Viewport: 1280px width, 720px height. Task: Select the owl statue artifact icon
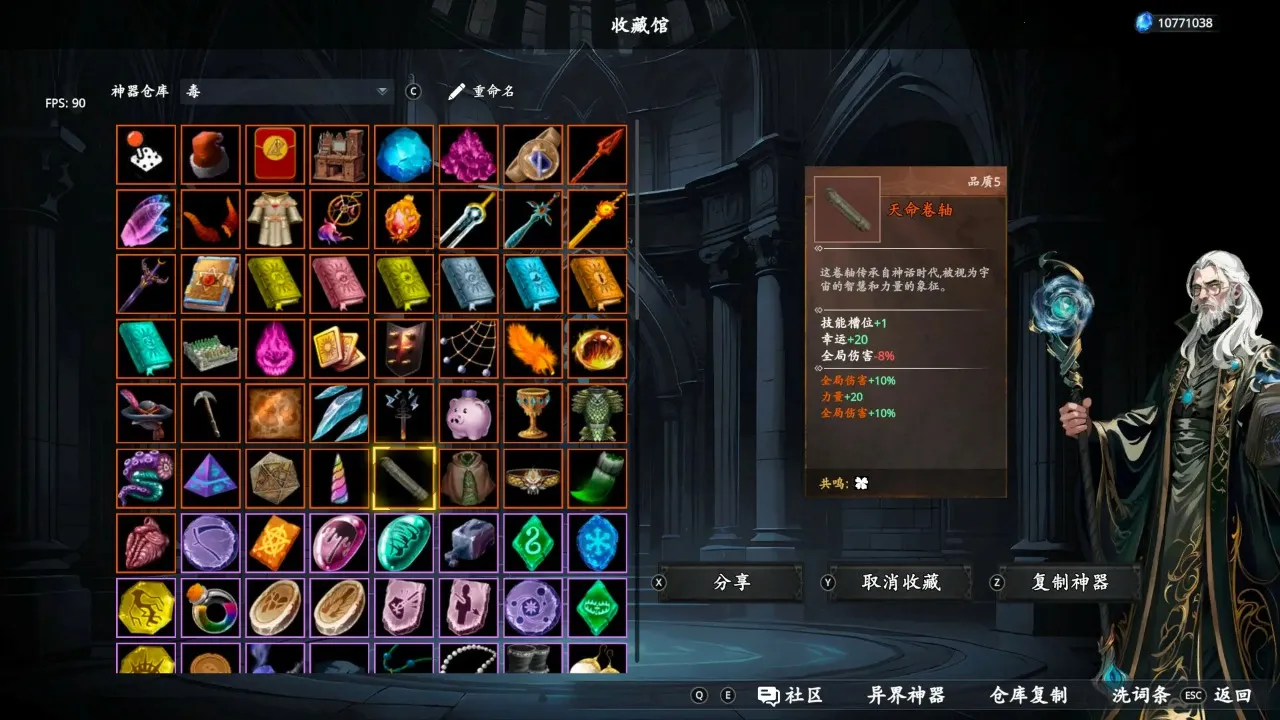click(597, 413)
